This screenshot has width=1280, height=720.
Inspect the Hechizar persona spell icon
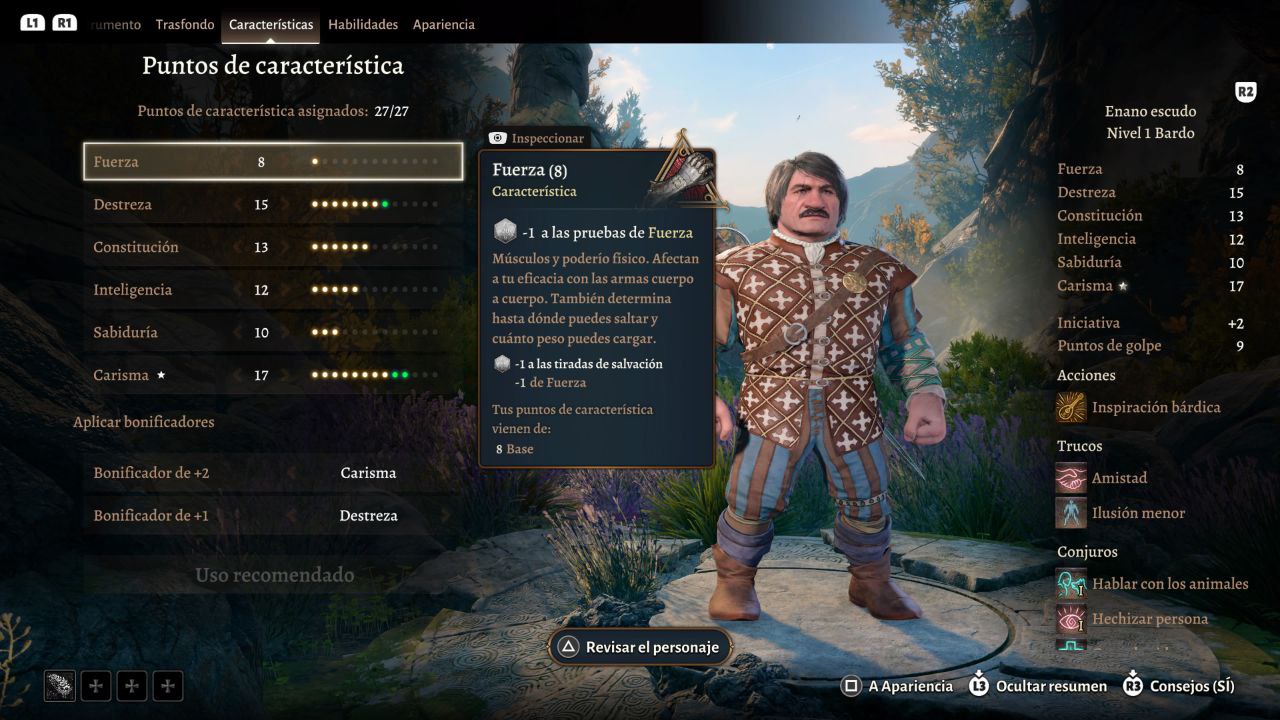point(1072,619)
